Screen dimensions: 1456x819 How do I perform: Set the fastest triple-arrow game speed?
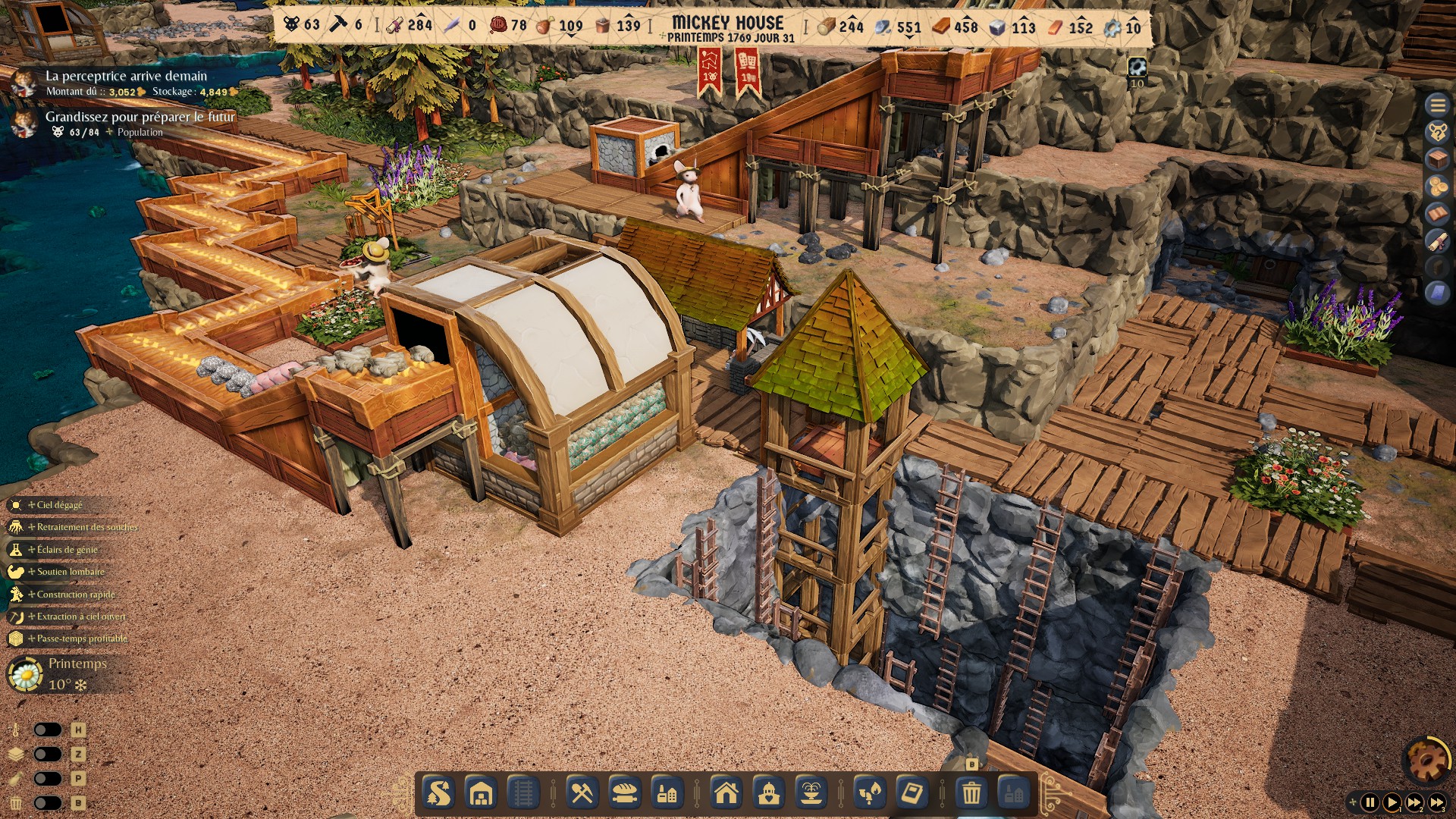click(x=1437, y=802)
